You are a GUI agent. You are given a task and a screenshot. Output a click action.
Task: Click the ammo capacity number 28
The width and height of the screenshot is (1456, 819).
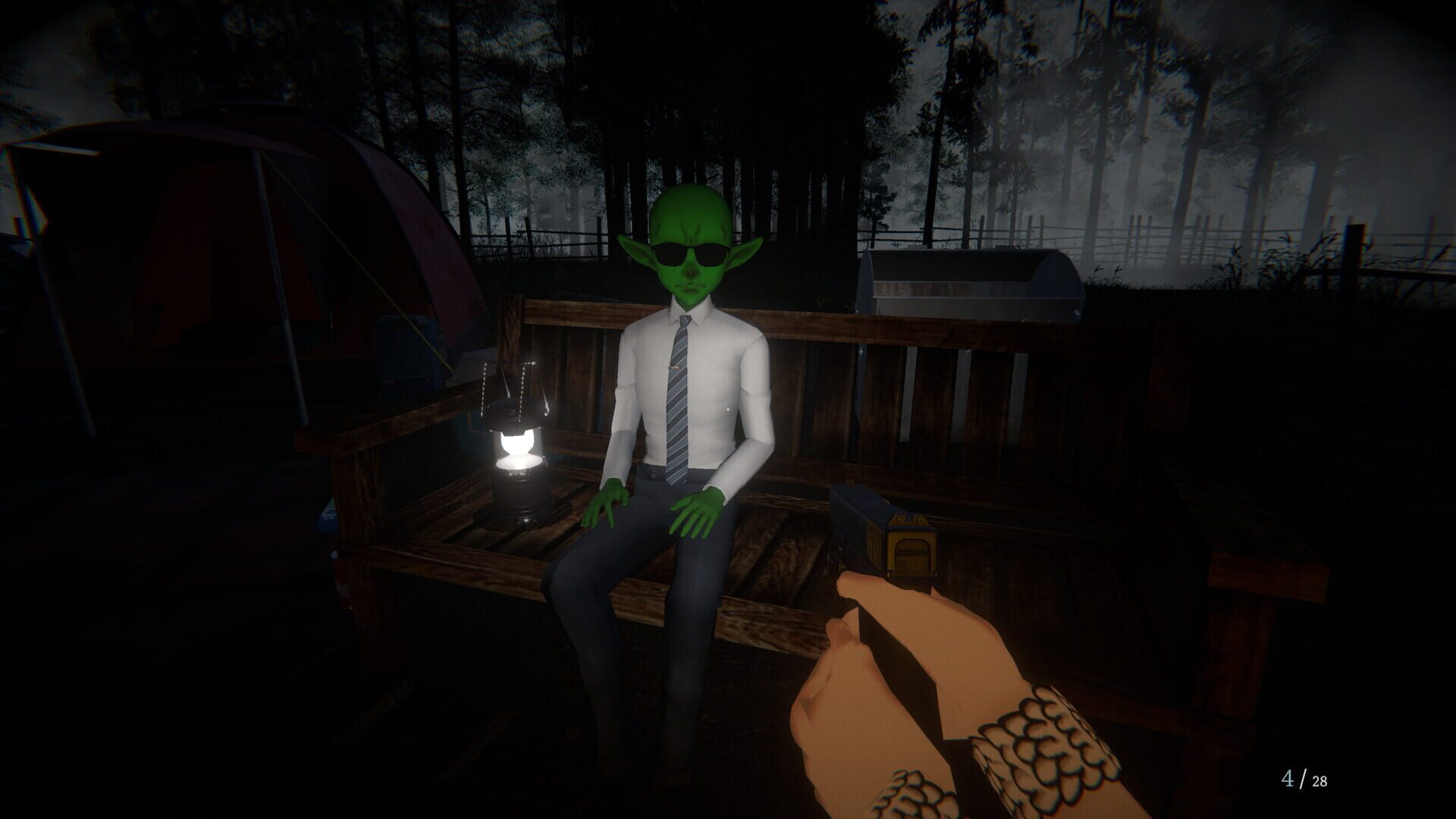[x=1319, y=780]
